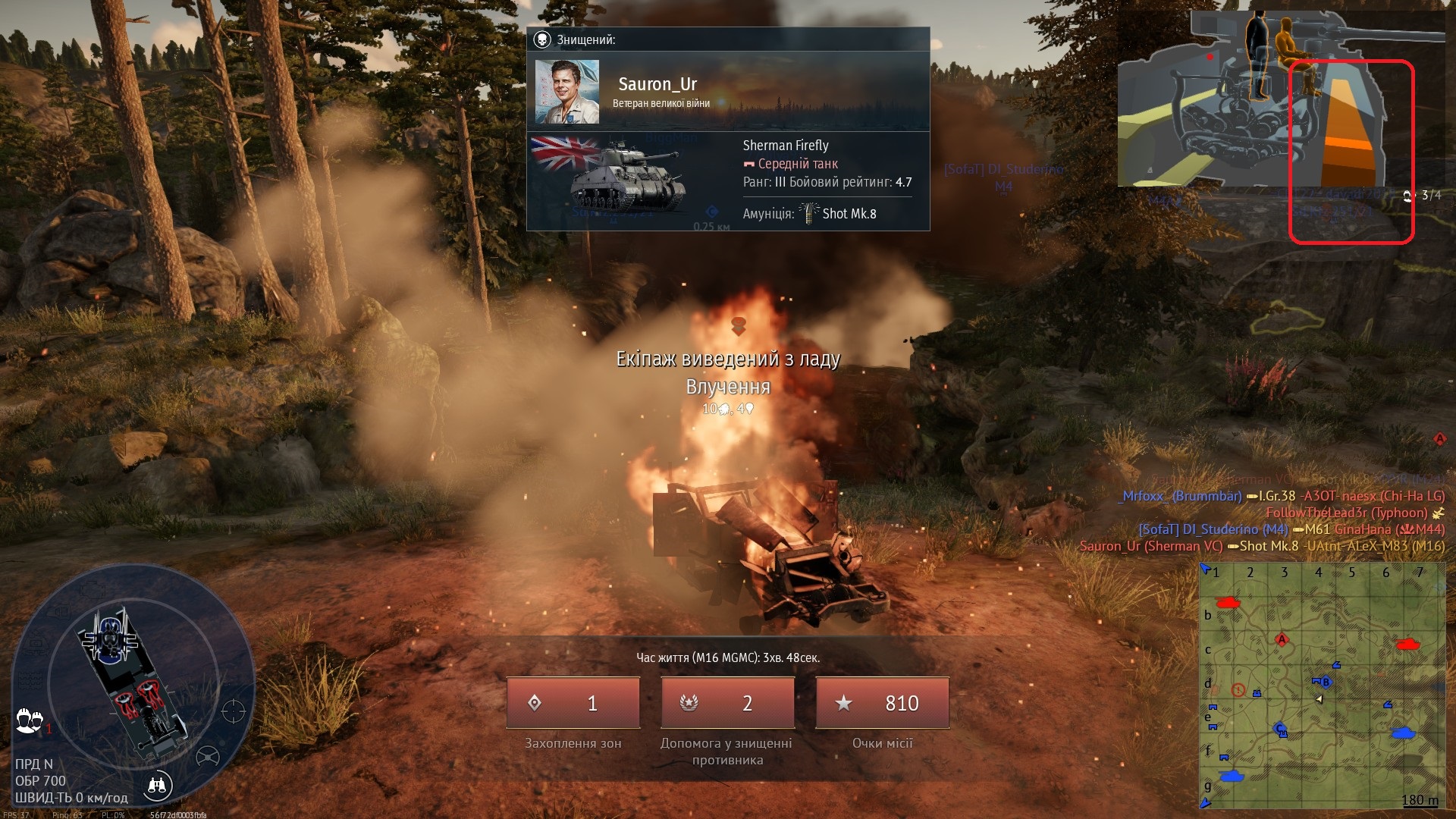Select capture point B on the minimap
Image resolution: width=1456 pixels, height=819 pixels.
[1325, 682]
